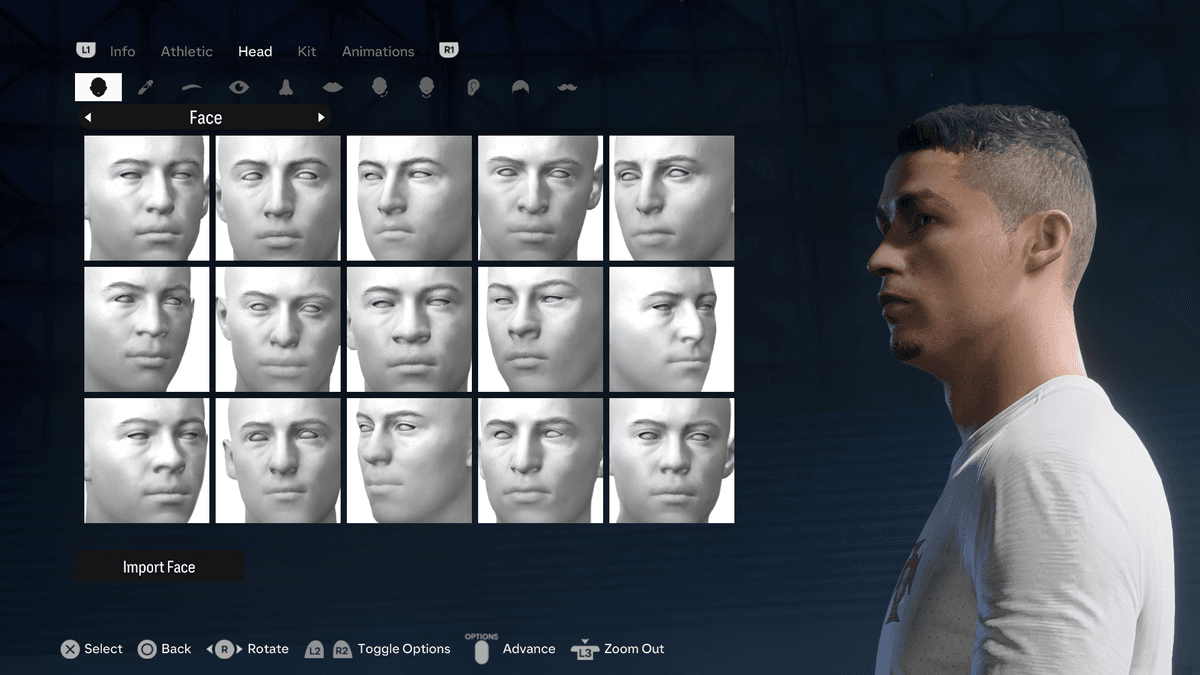Choose the face preset head icon
1200x675 pixels.
98,87
